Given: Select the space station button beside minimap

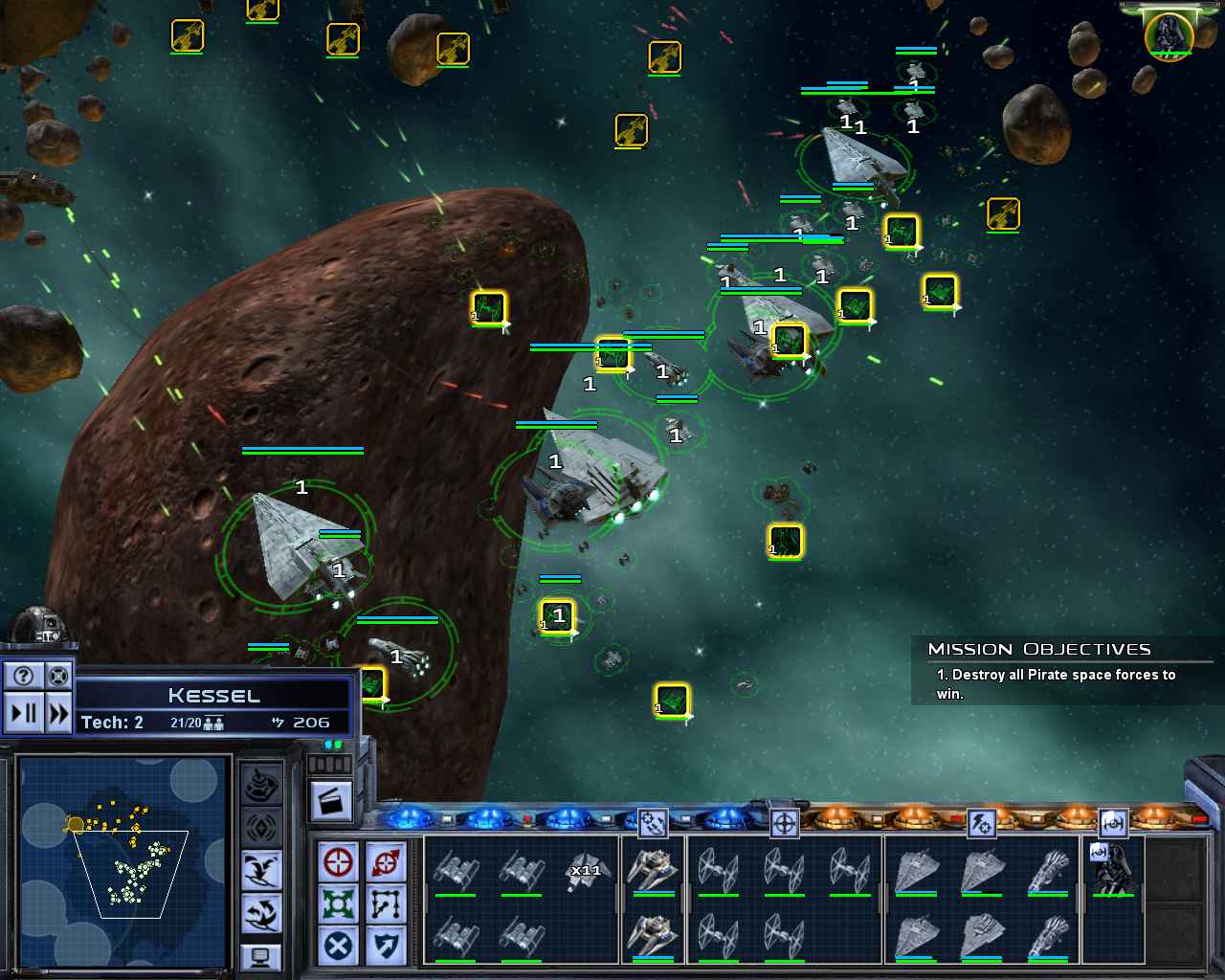Looking at the screenshot, I should pos(261,787).
